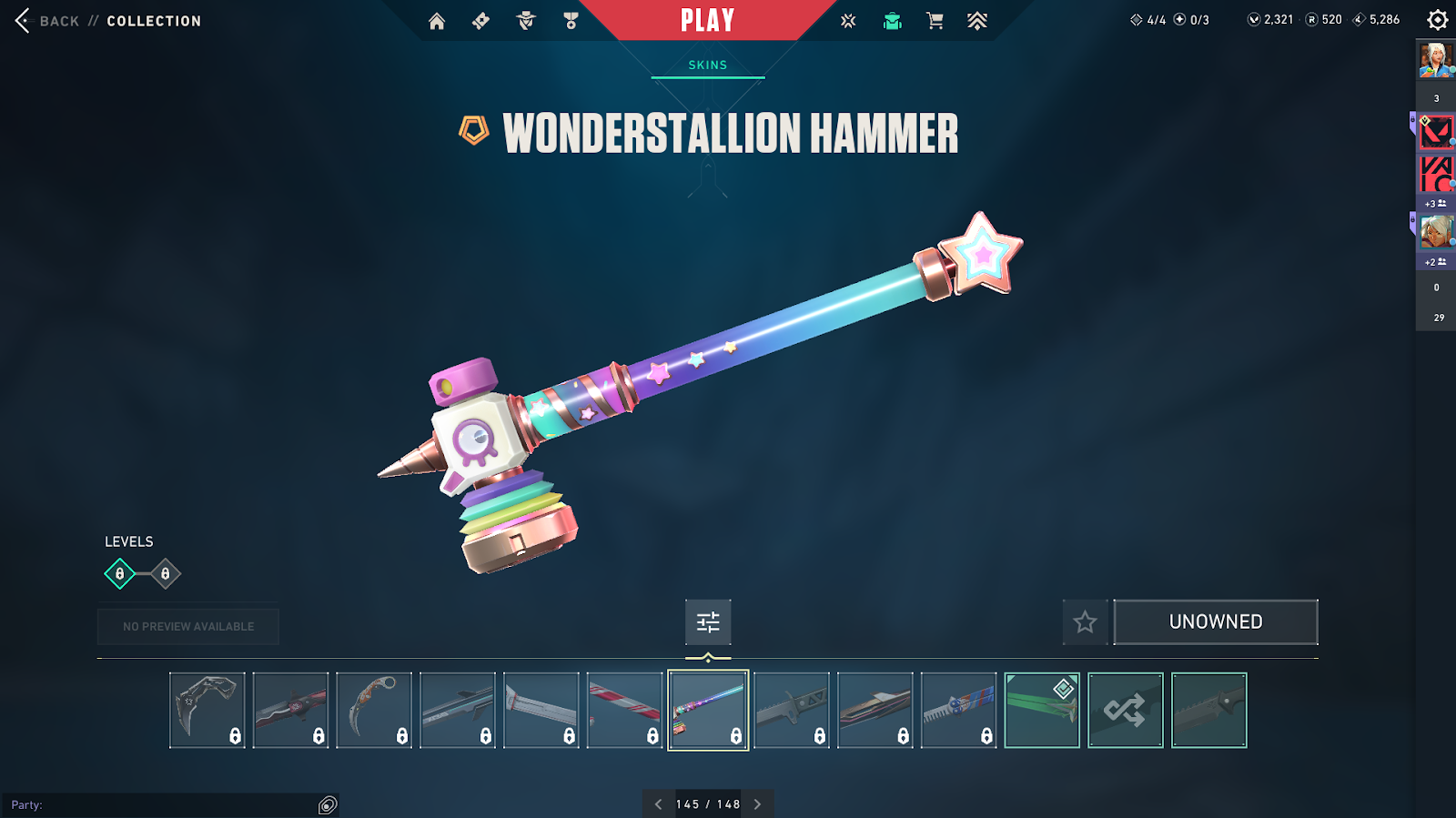1456x818 pixels.
Task: Open the agents menu icon
Action: tap(526, 21)
